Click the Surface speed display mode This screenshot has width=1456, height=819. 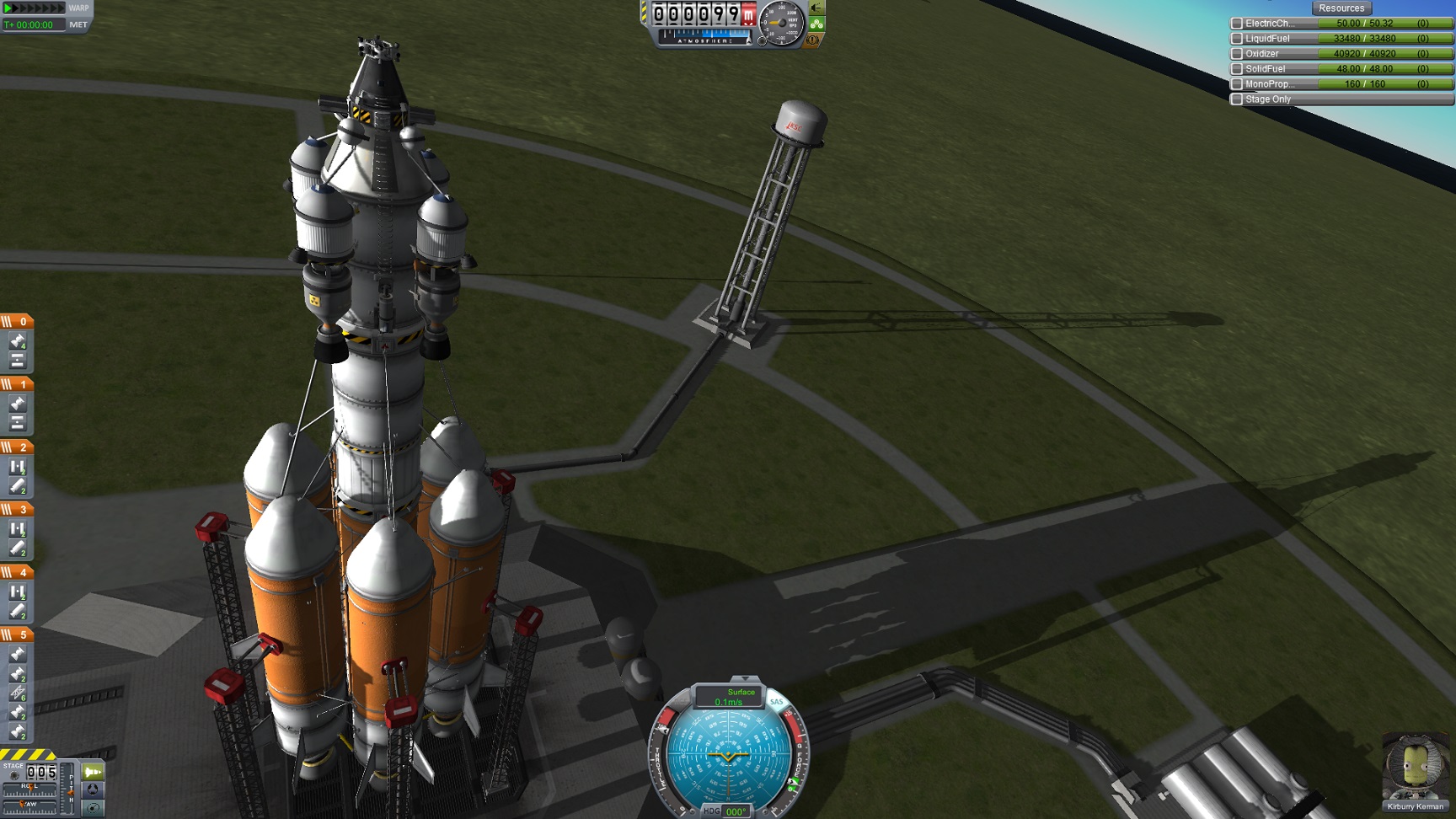741,692
